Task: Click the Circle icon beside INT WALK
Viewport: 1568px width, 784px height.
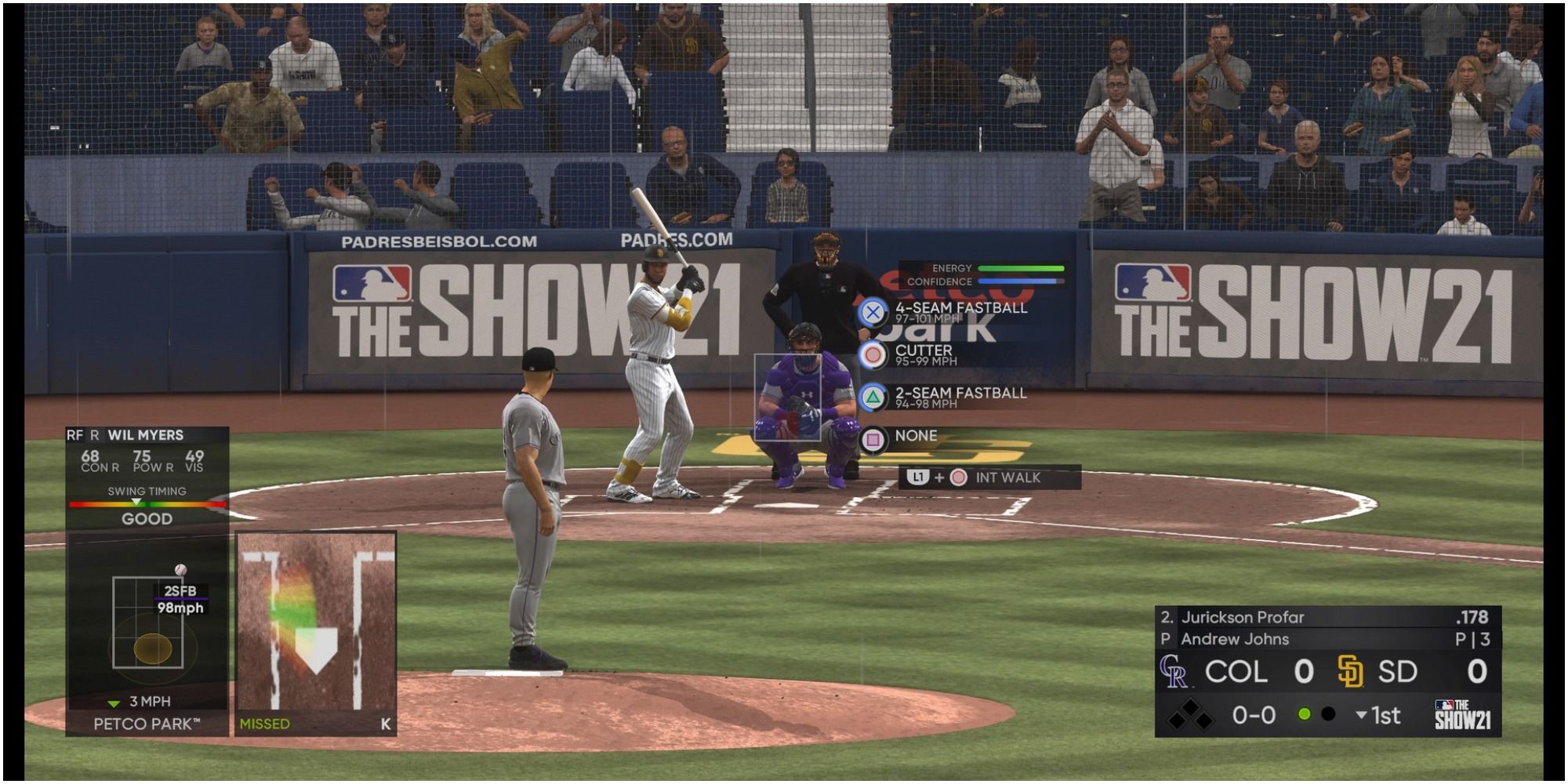Action: pos(958,477)
